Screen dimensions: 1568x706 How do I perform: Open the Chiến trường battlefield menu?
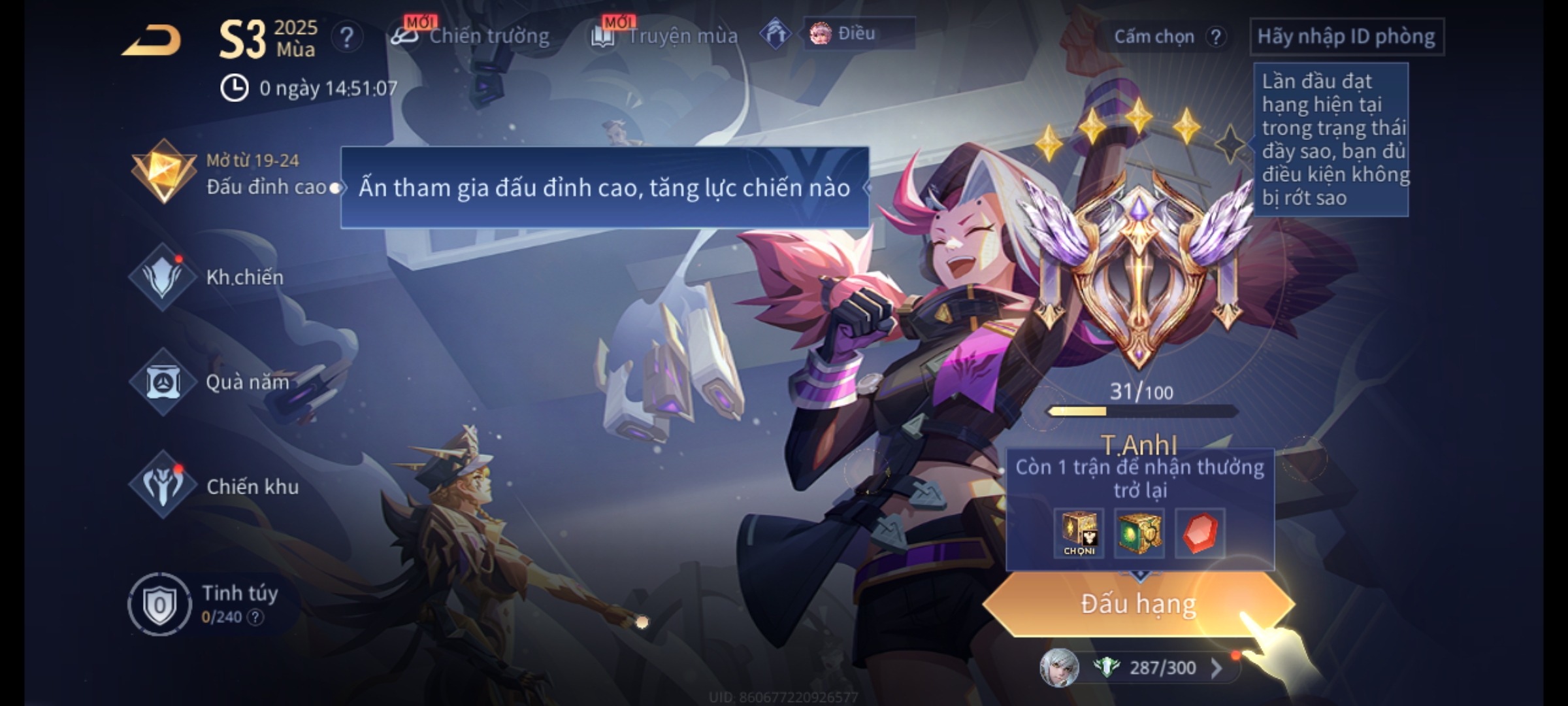(x=470, y=36)
